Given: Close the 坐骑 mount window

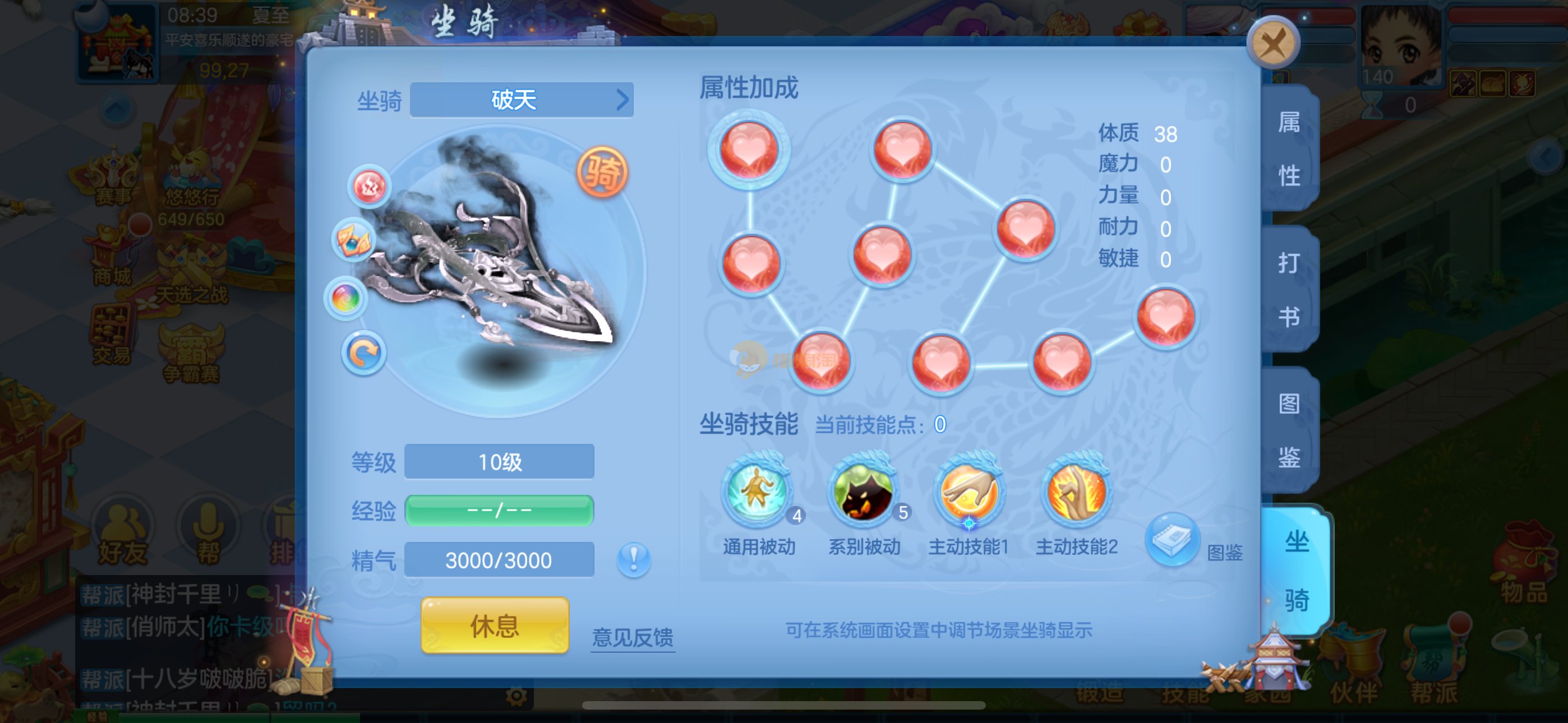Looking at the screenshot, I should (1273, 43).
